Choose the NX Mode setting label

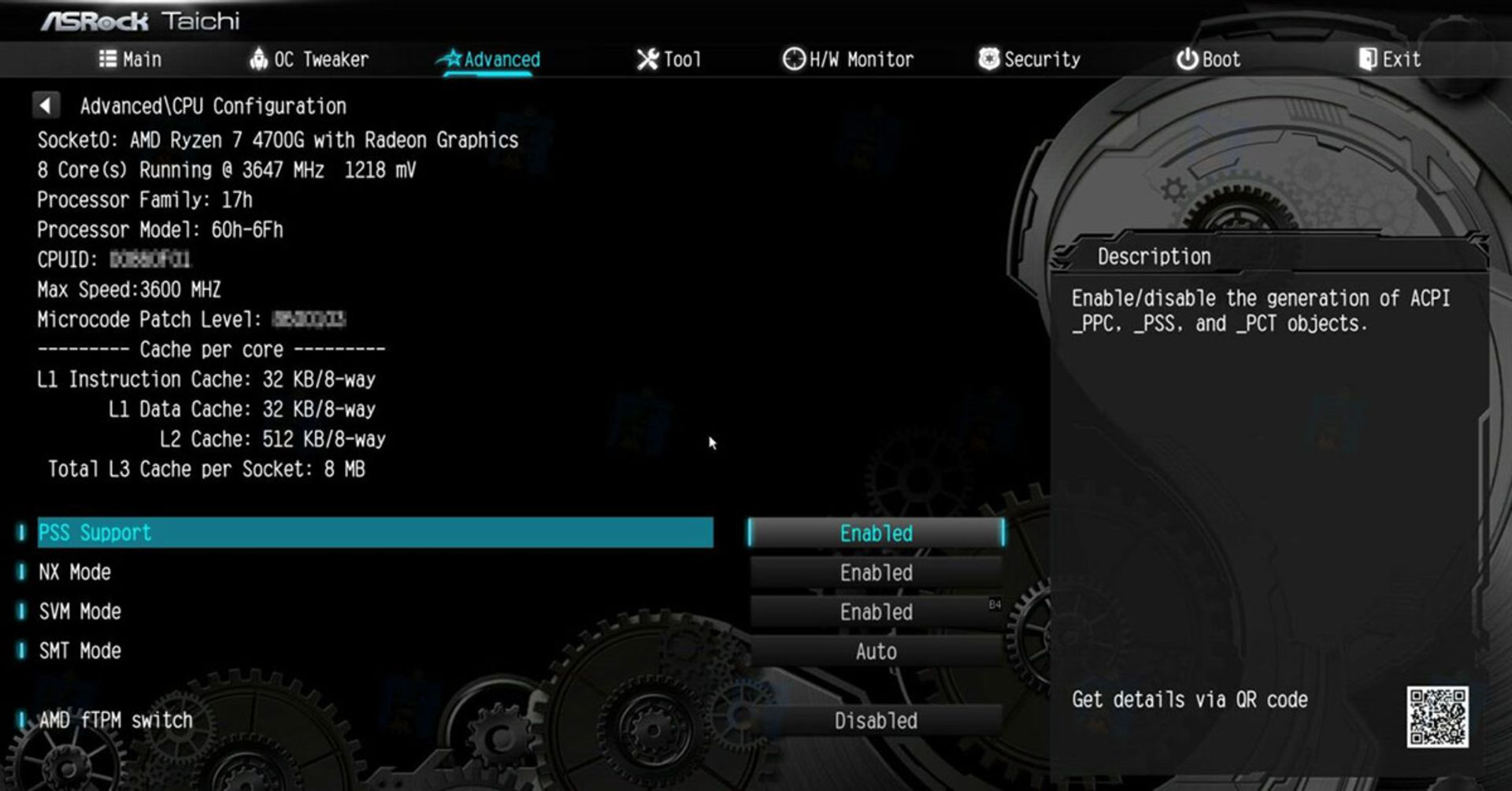point(75,572)
